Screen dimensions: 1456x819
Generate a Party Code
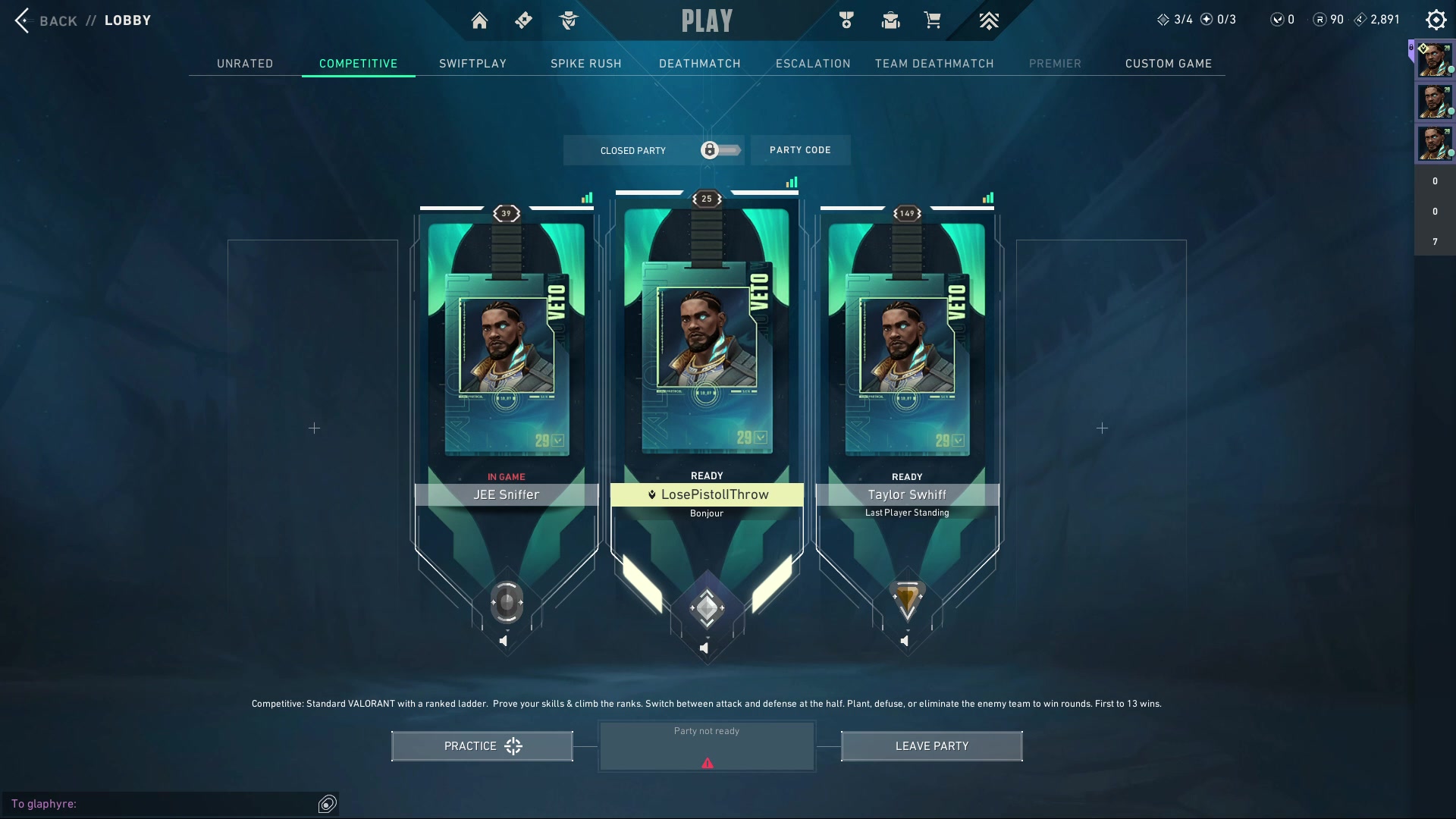[800, 150]
